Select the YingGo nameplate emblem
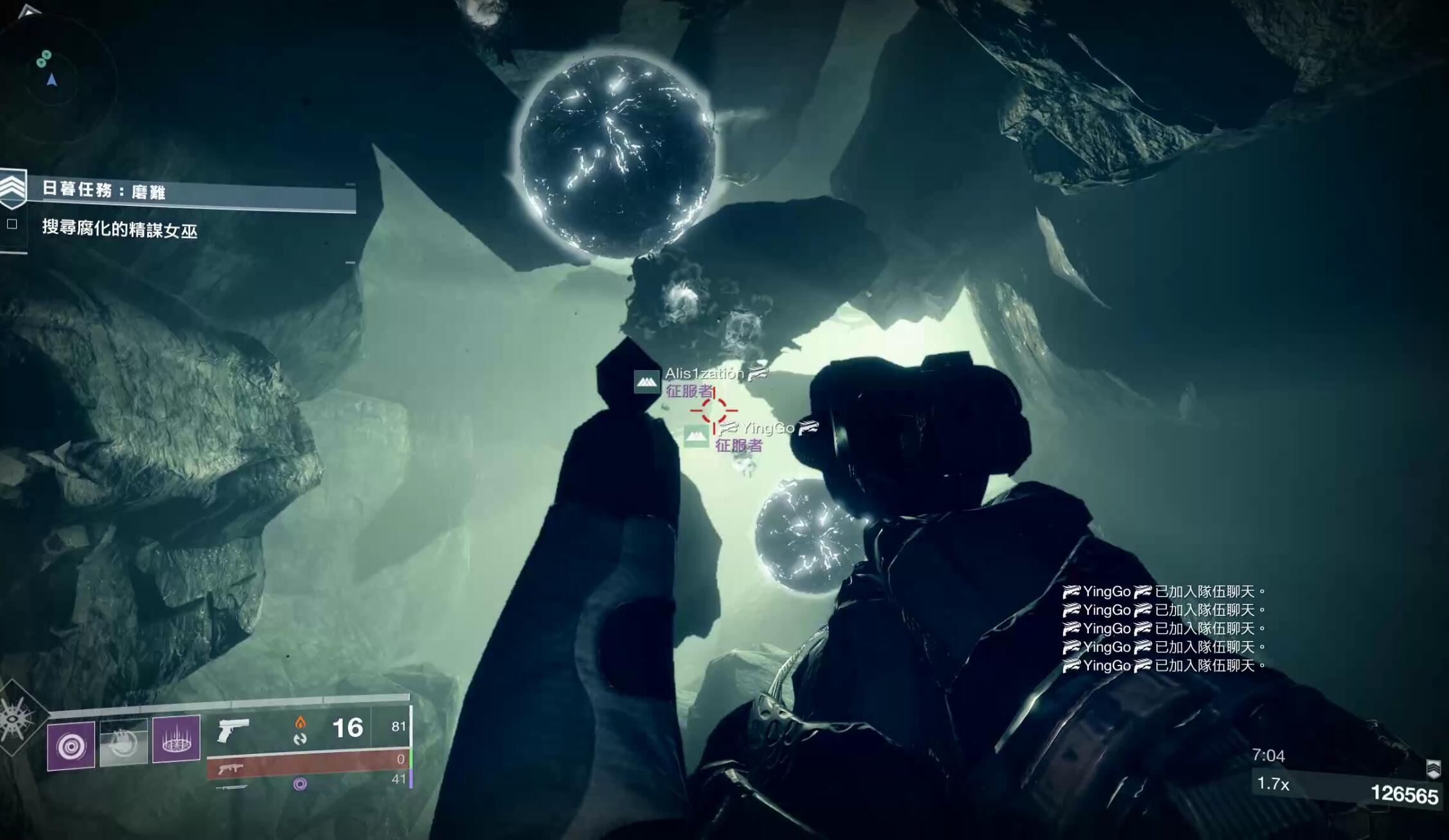 (x=696, y=436)
